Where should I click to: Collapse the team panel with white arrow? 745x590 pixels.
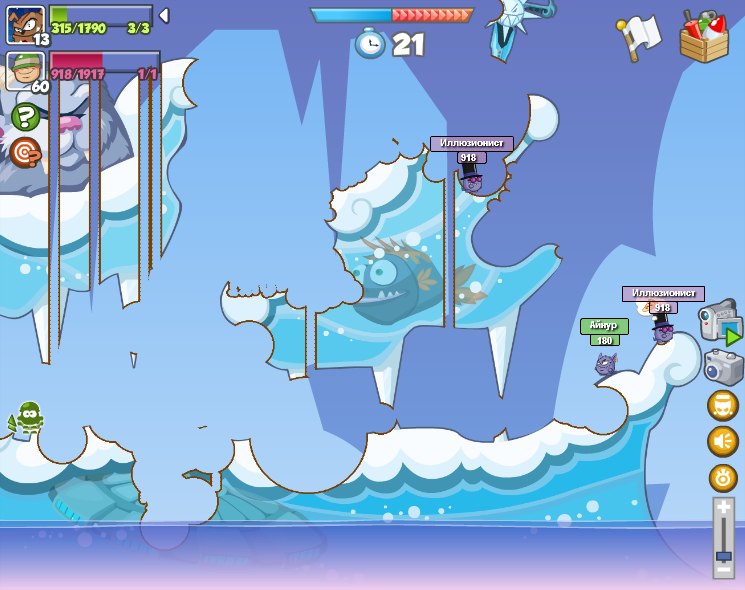click(164, 16)
